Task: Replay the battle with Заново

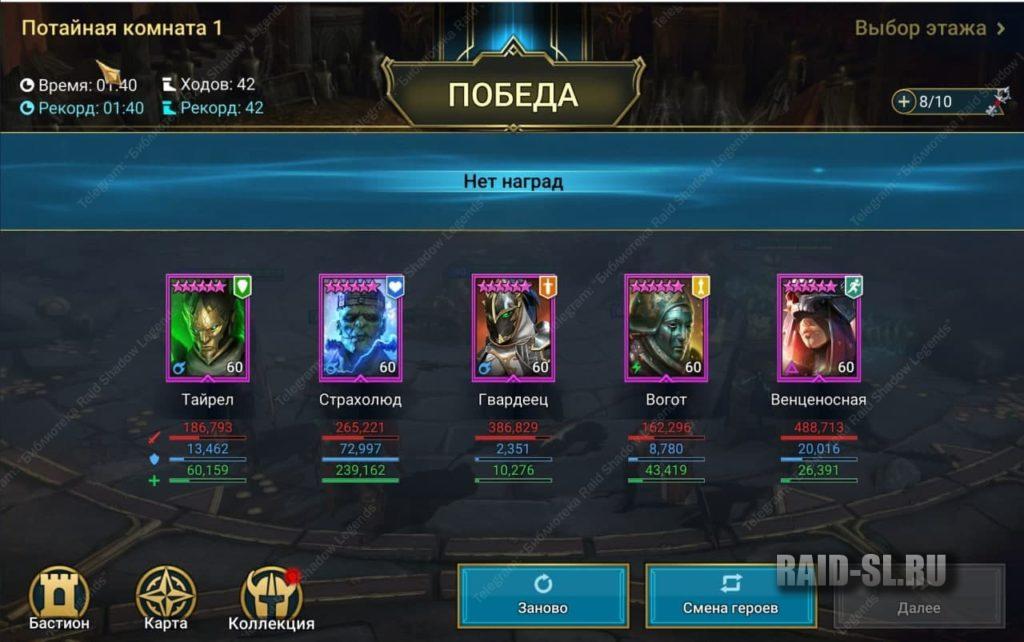Action: tap(543, 596)
